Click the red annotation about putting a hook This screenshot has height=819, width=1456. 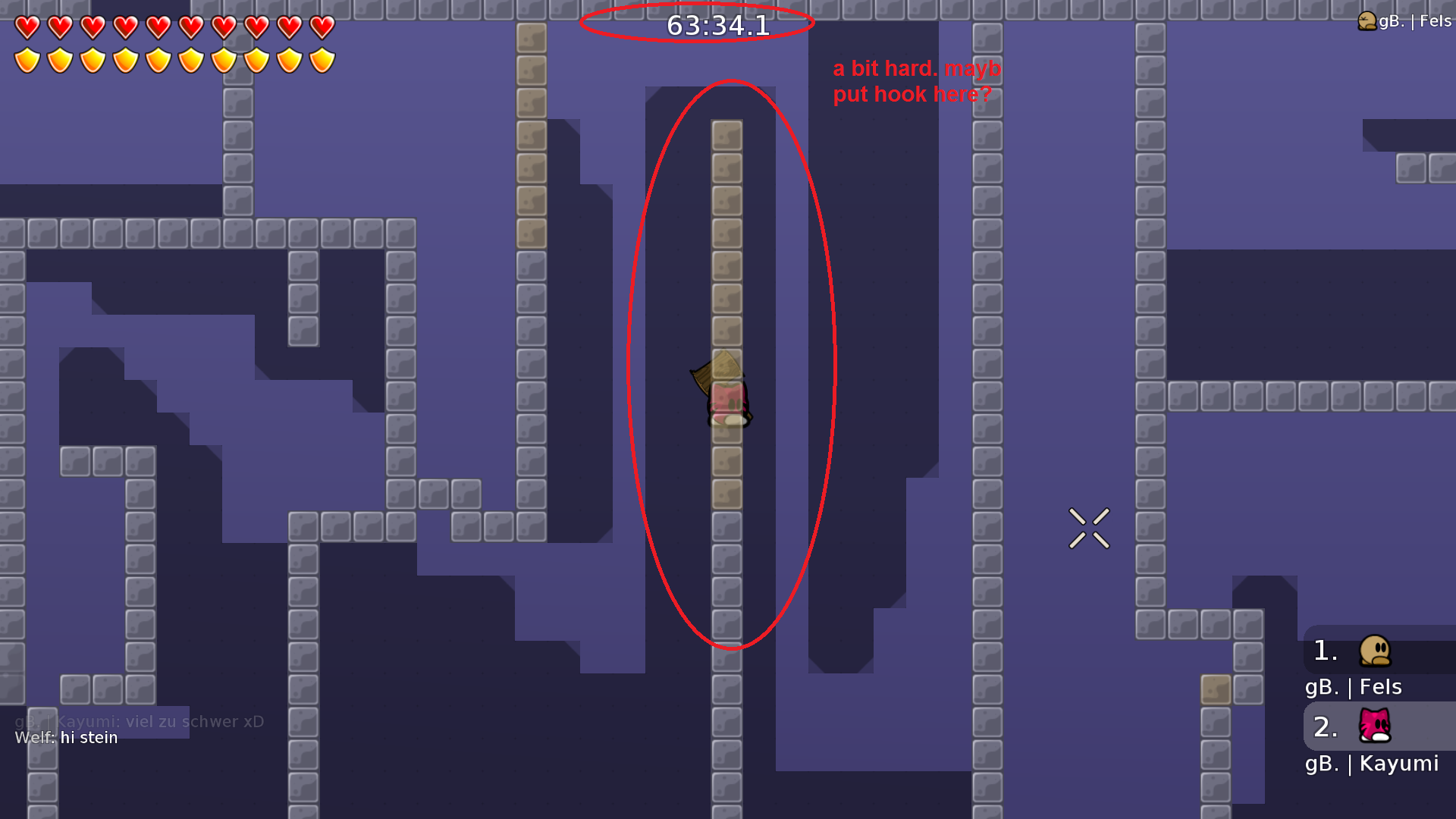click(915, 81)
